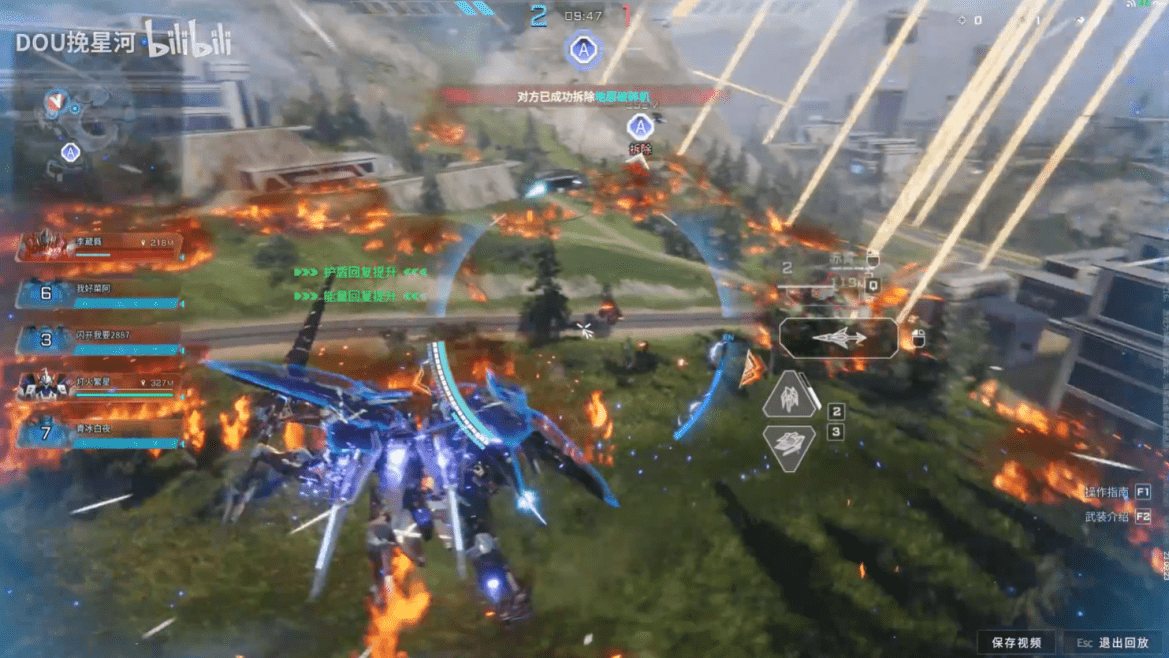Open the 操作指南 controls guide
The width and height of the screenshot is (1169, 658).
pos(1116,492)
